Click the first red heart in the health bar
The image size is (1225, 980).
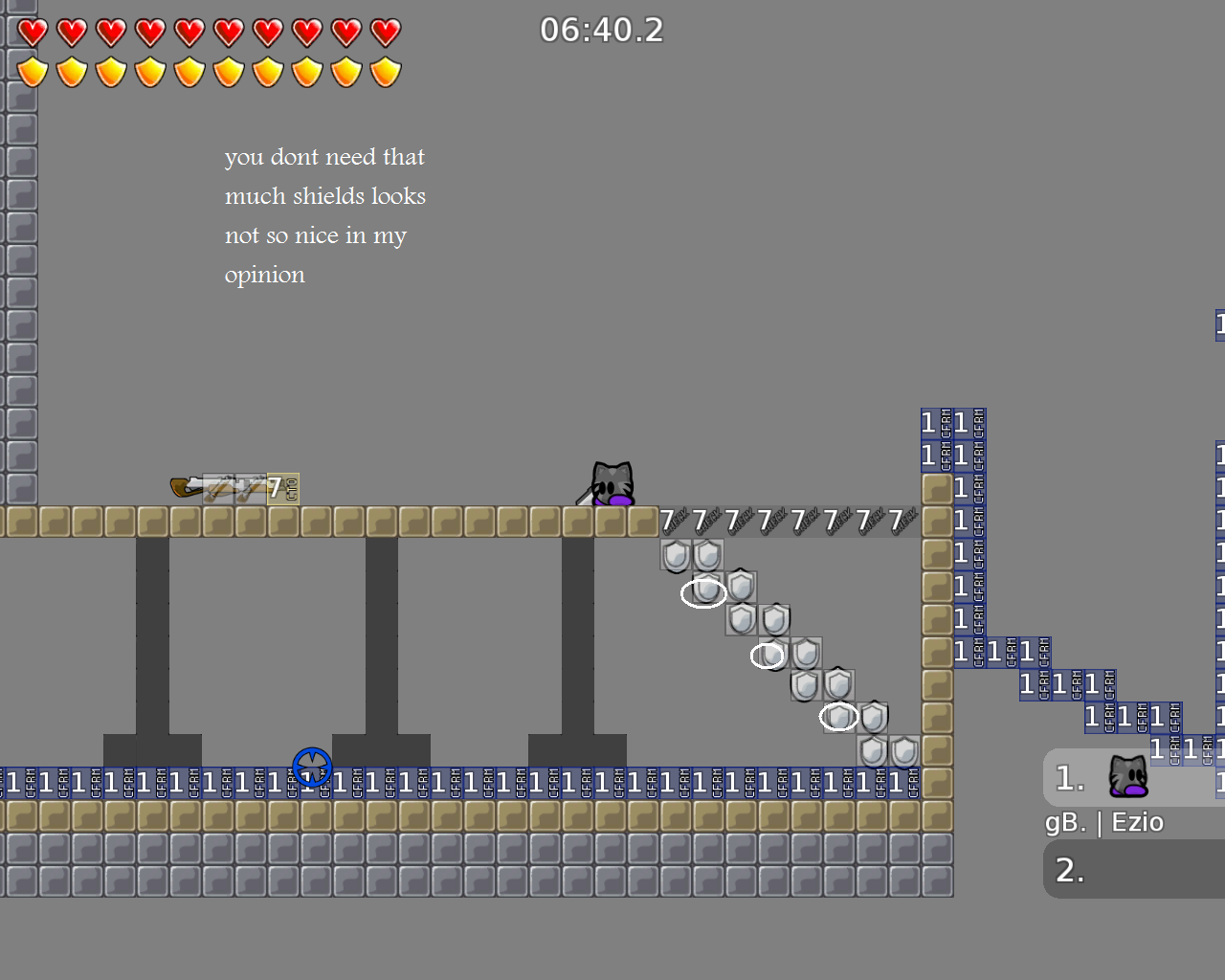coord(32,32)
